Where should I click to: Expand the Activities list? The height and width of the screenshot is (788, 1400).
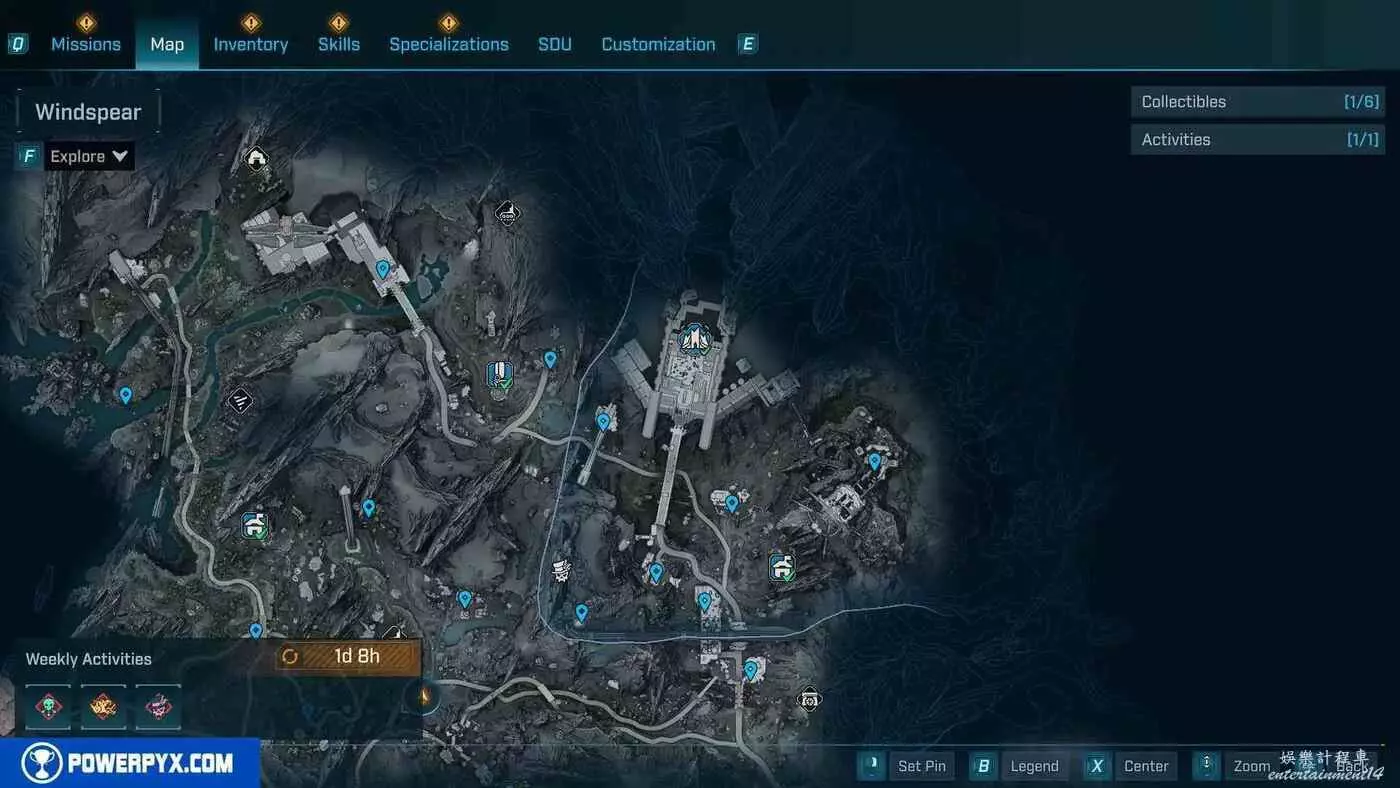click(x=1258, y=140)
